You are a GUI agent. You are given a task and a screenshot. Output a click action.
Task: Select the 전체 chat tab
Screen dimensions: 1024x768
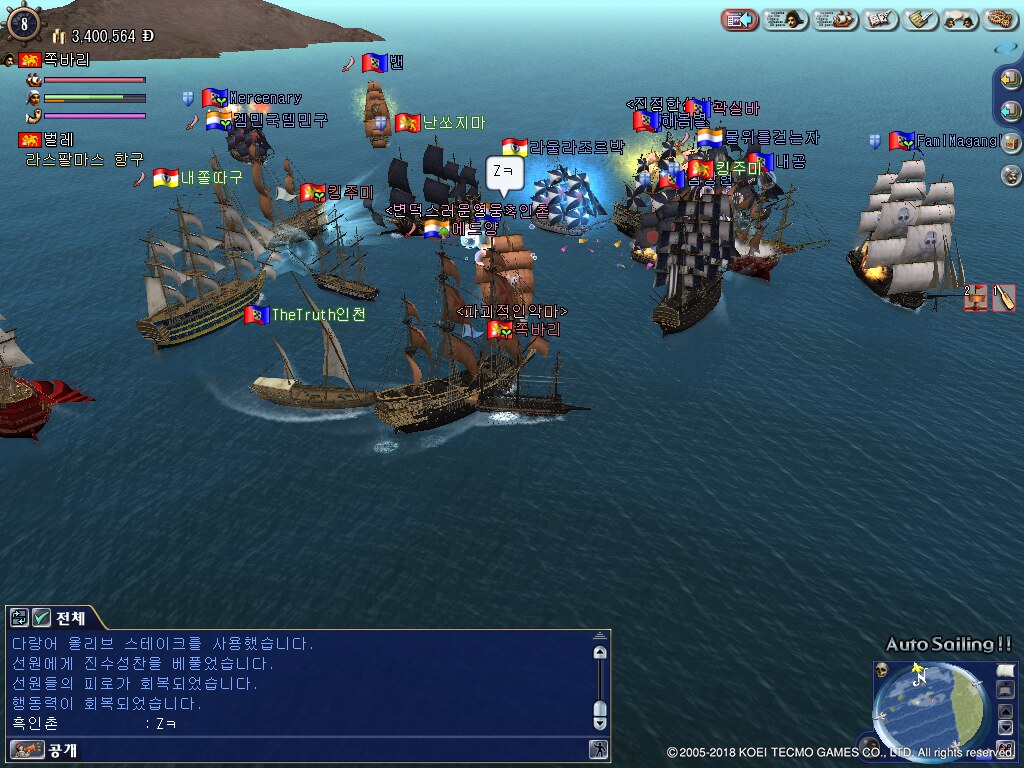(x=71, y=617)
